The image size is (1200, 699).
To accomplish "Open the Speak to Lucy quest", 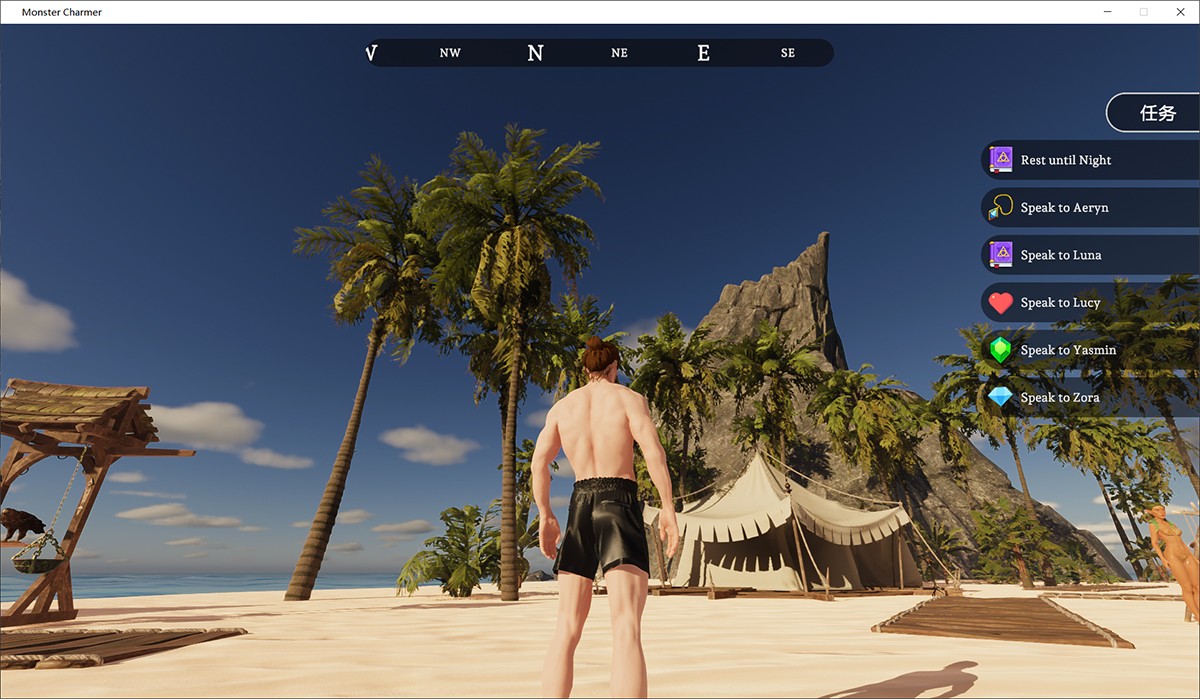I will point(1060,303).
